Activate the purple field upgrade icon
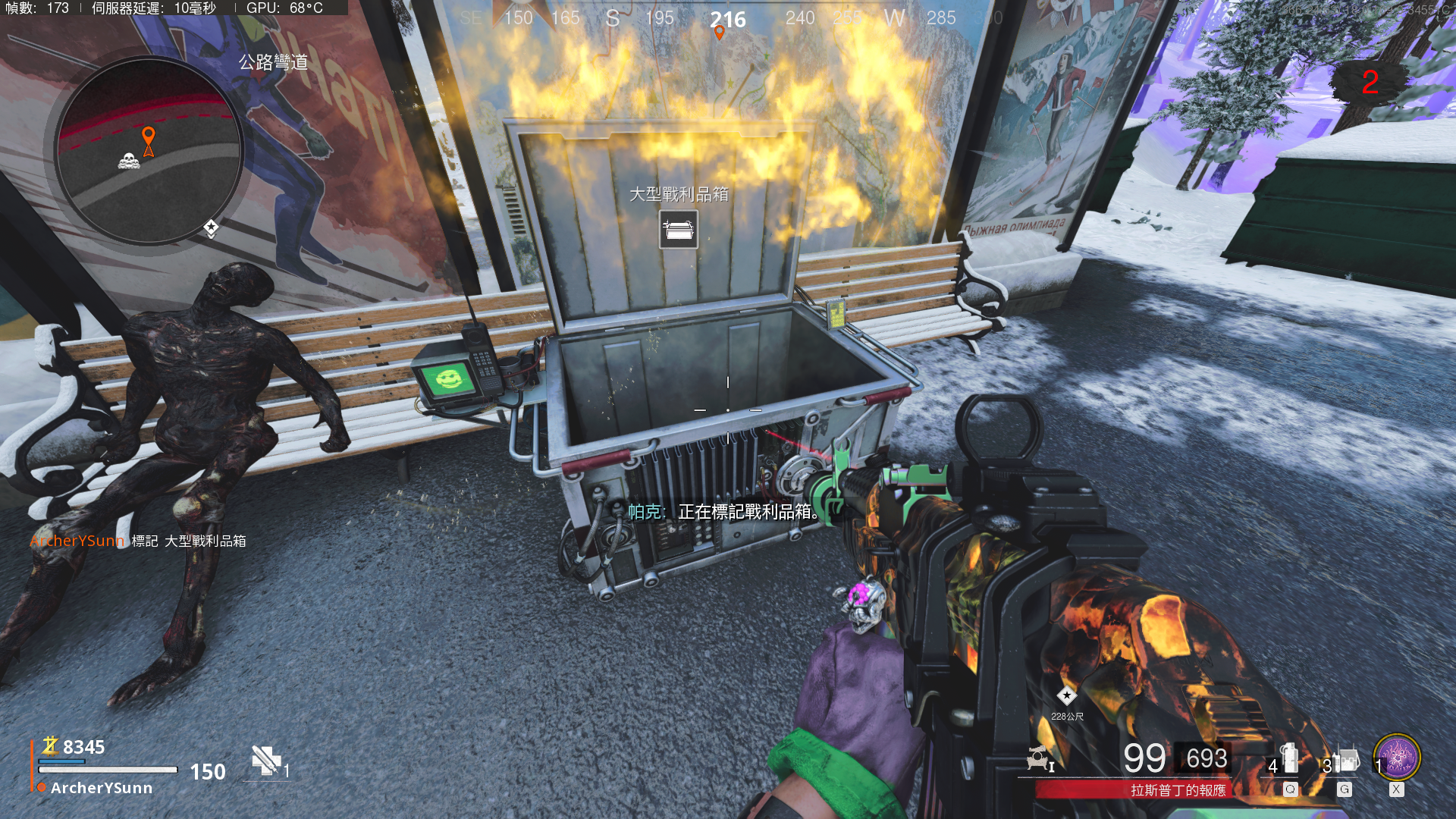 (x=1397, y=758)
